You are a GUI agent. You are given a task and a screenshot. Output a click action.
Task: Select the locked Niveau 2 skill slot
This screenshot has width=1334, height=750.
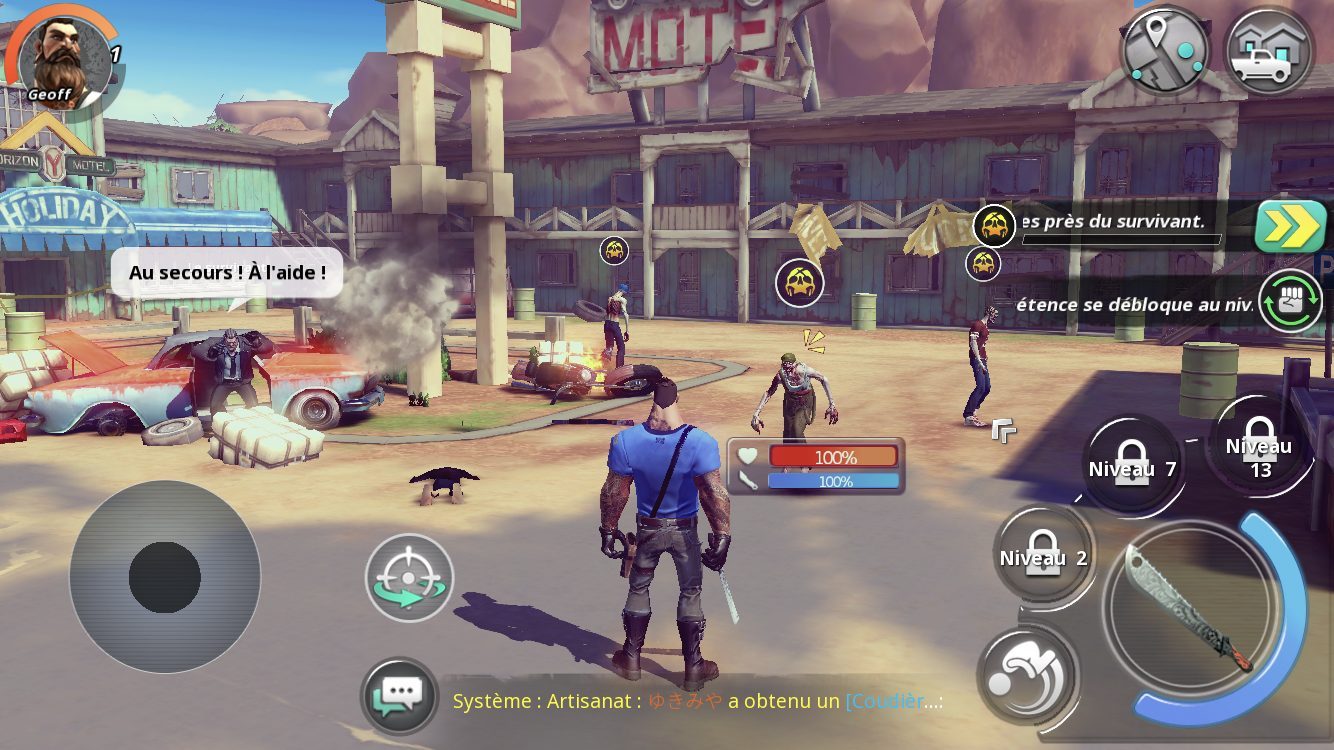[1043, 556]
